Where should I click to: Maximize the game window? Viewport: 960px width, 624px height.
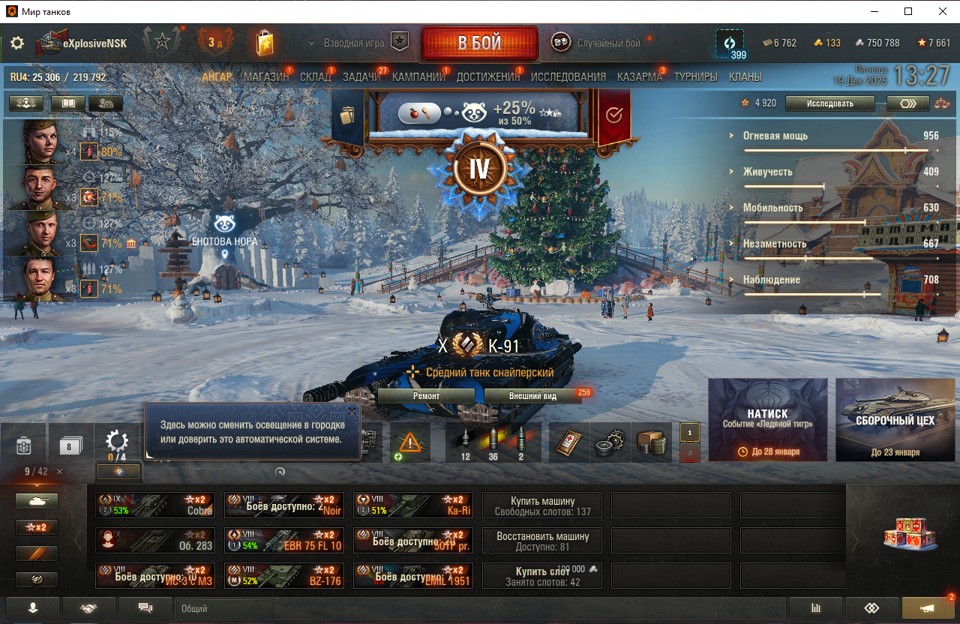point(908,11)
